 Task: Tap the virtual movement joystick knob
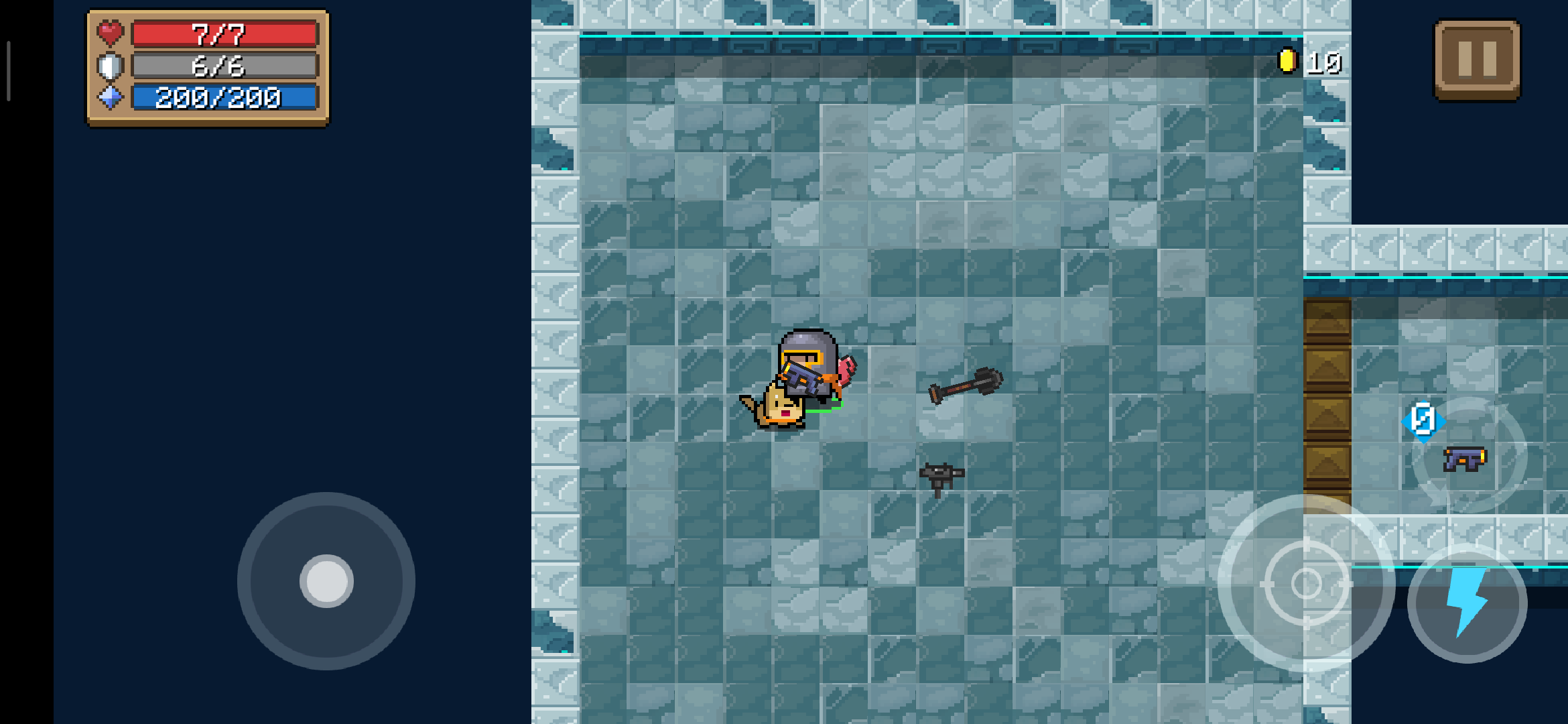tap(326, 581)
